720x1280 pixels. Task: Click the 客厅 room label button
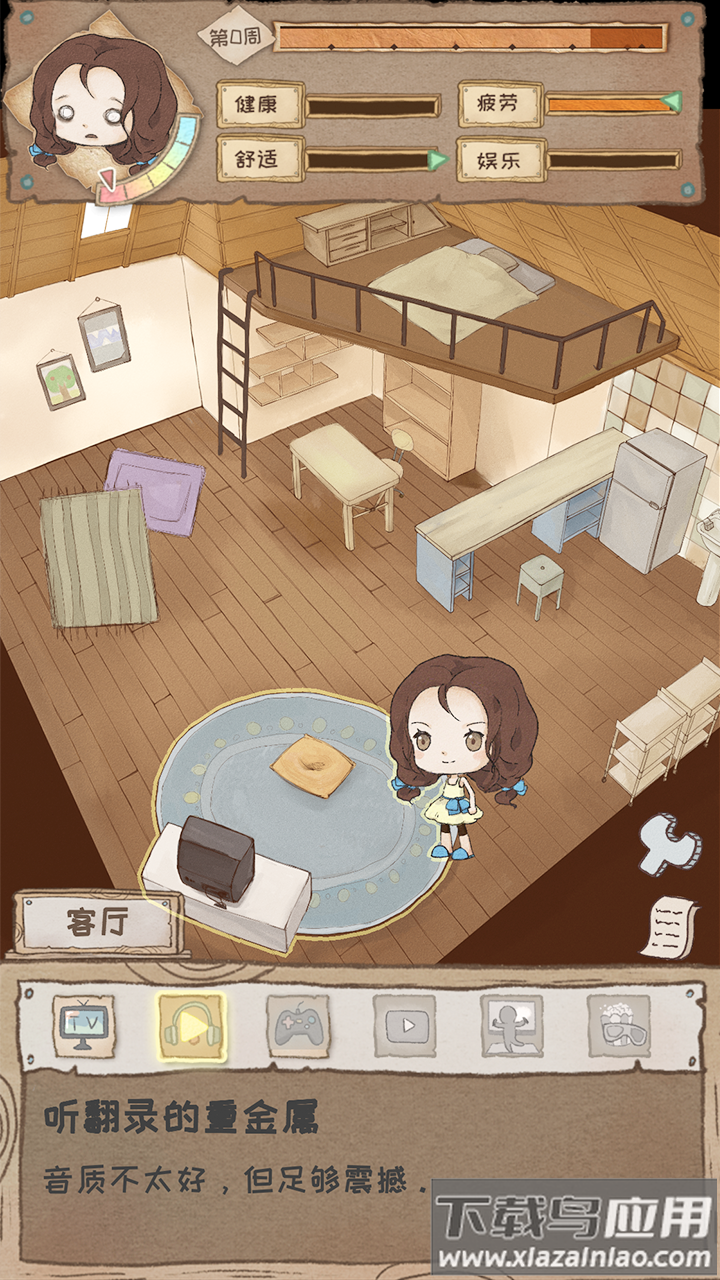[98, 922]
